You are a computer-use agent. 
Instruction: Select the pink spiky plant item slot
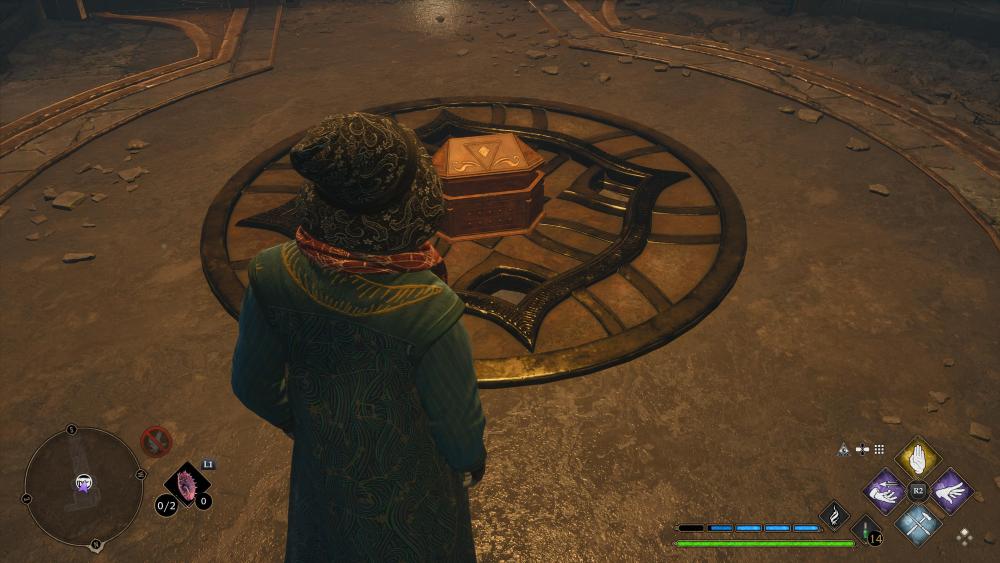186,483
